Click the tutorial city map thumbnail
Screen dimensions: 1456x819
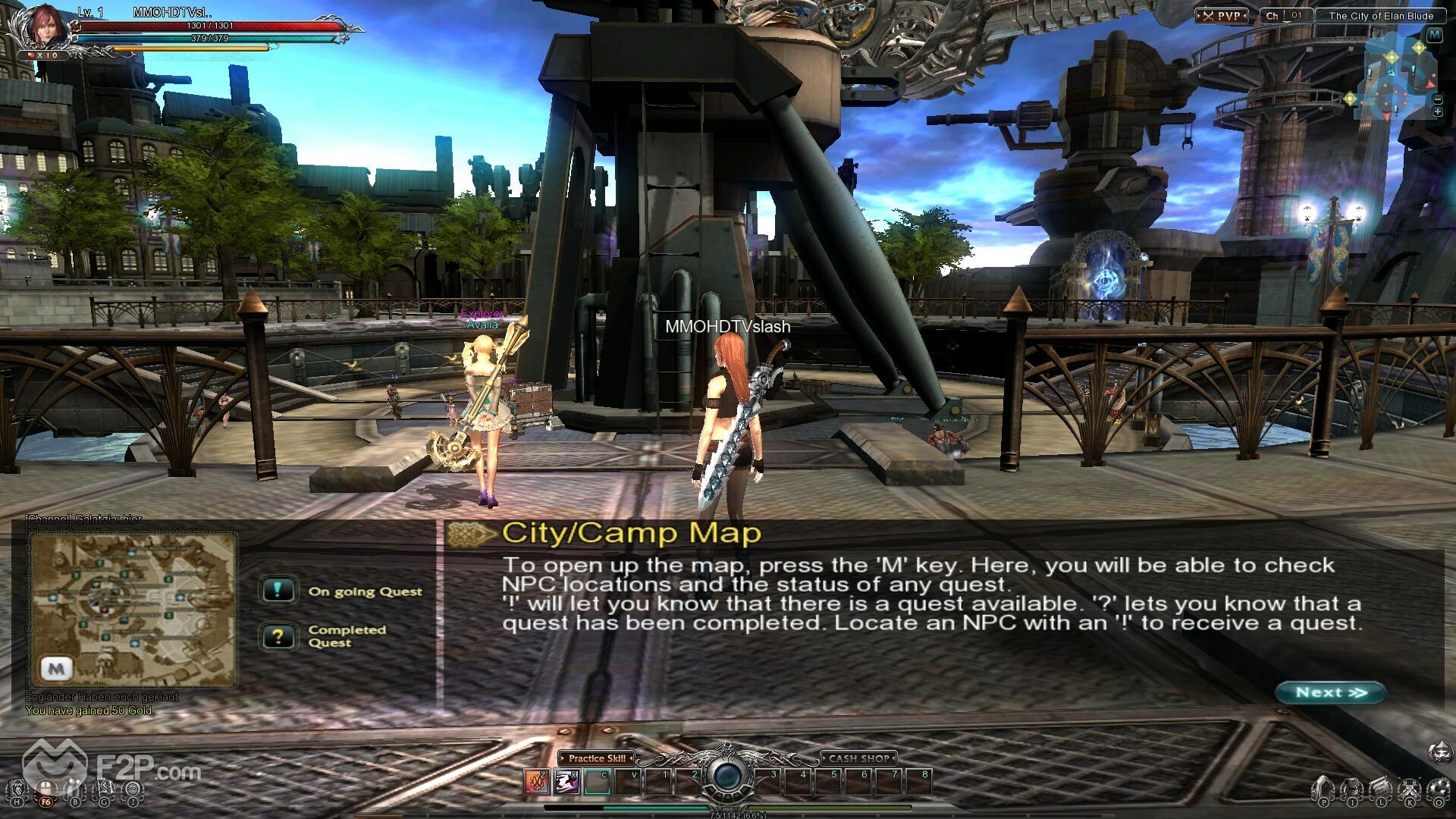tap(132, 610)
